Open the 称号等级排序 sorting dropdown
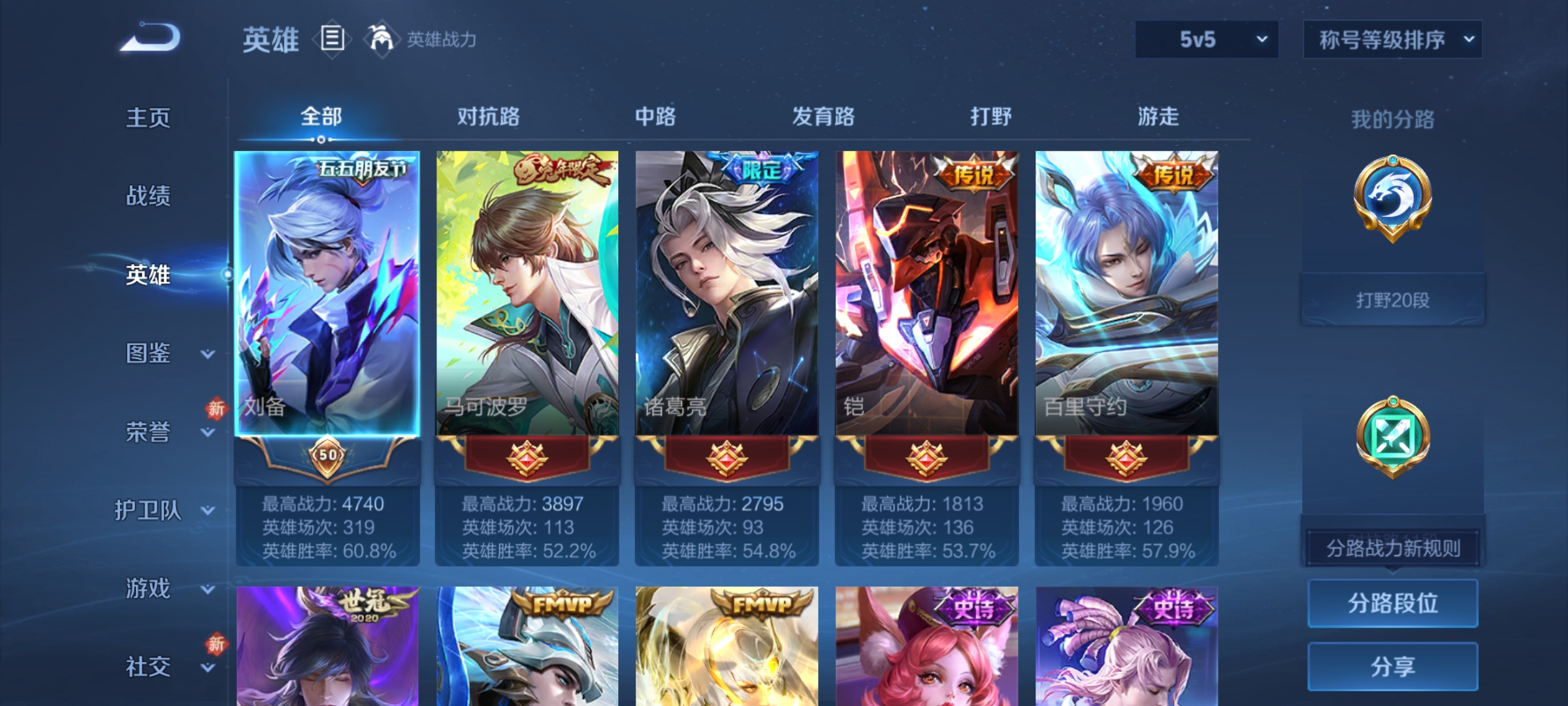This screenshot has width=1568, height=706. (1392, 39)
